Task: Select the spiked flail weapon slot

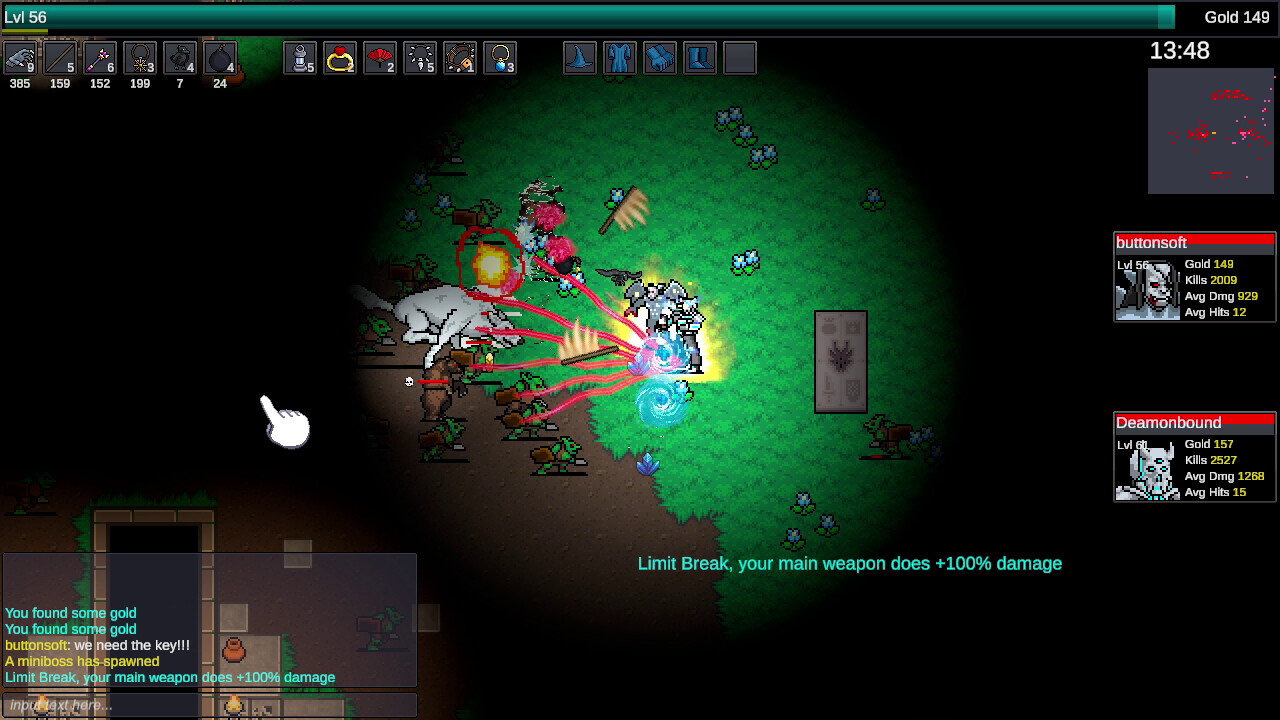Action: (140, 58)
